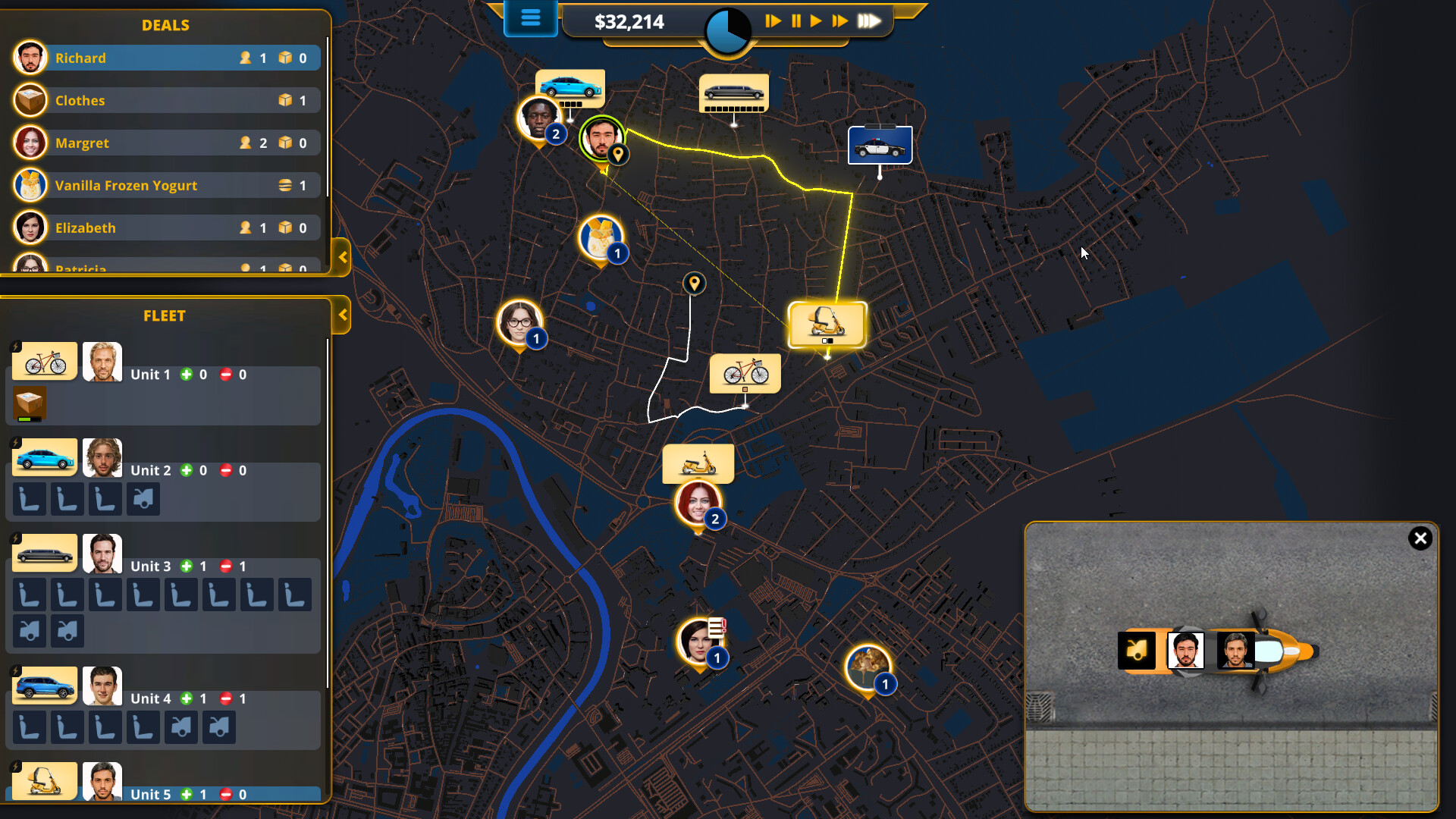Screen dimensions: 1456x819
Task: Click the limousine icon on the map
Action: (733, 93)
